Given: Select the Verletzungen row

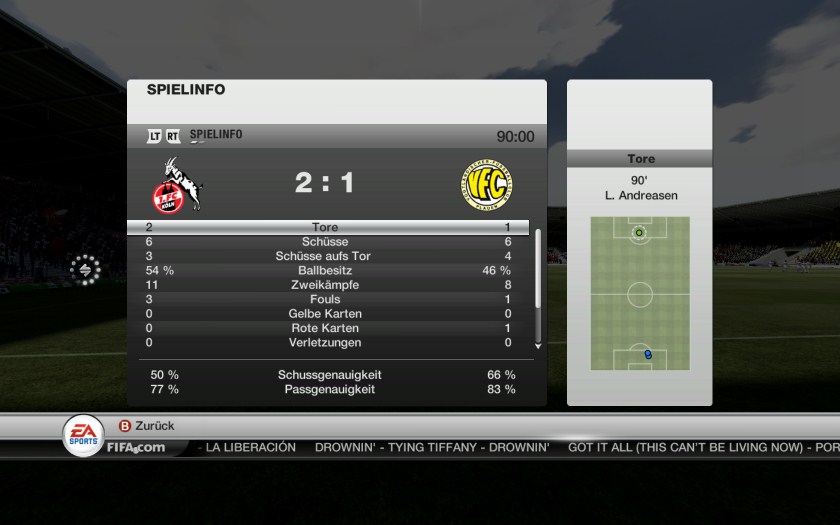Looking at the screenshot, I should pos(326,342).
